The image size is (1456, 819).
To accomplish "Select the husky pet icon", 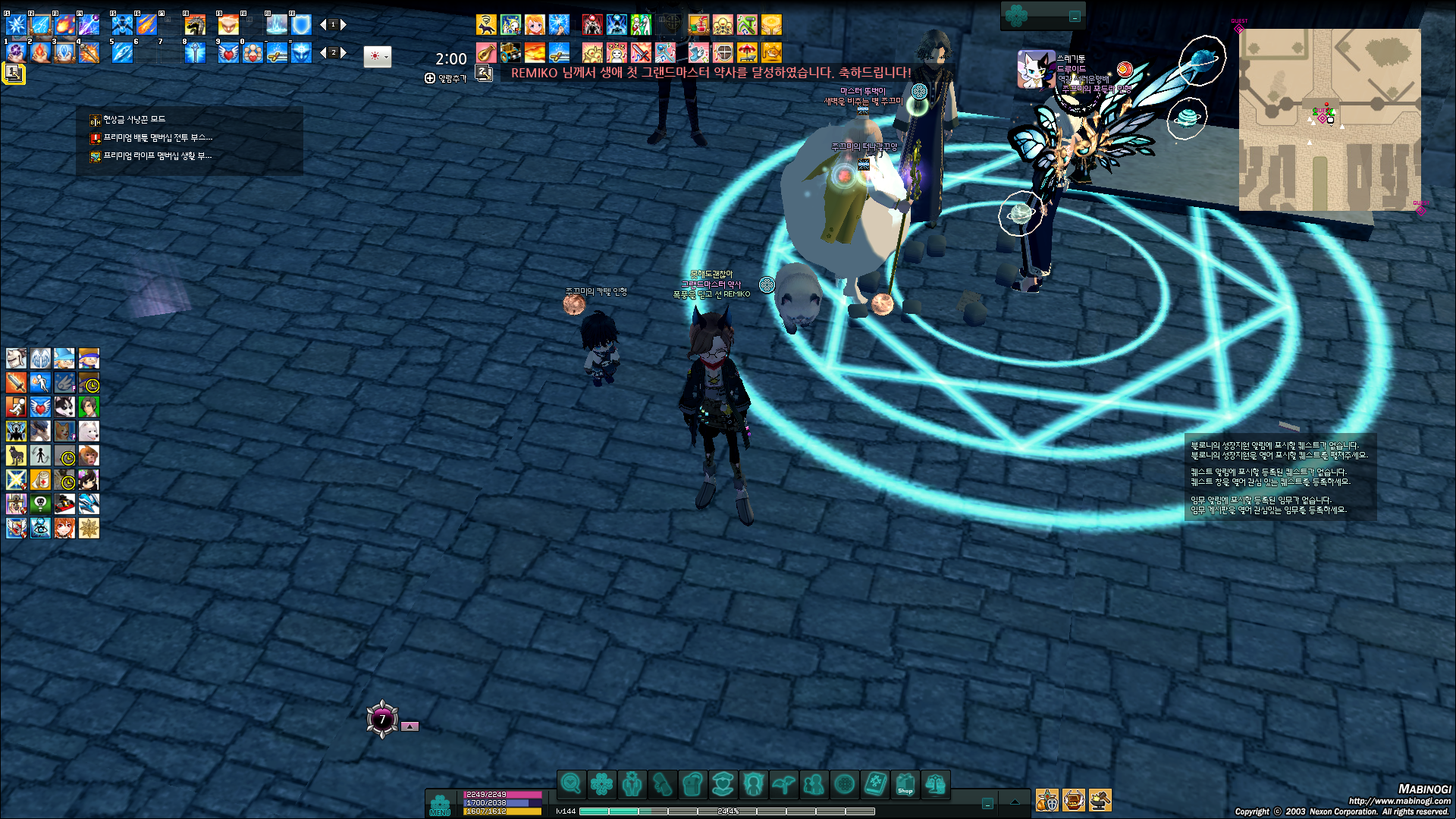I will (x=64, y=407).
